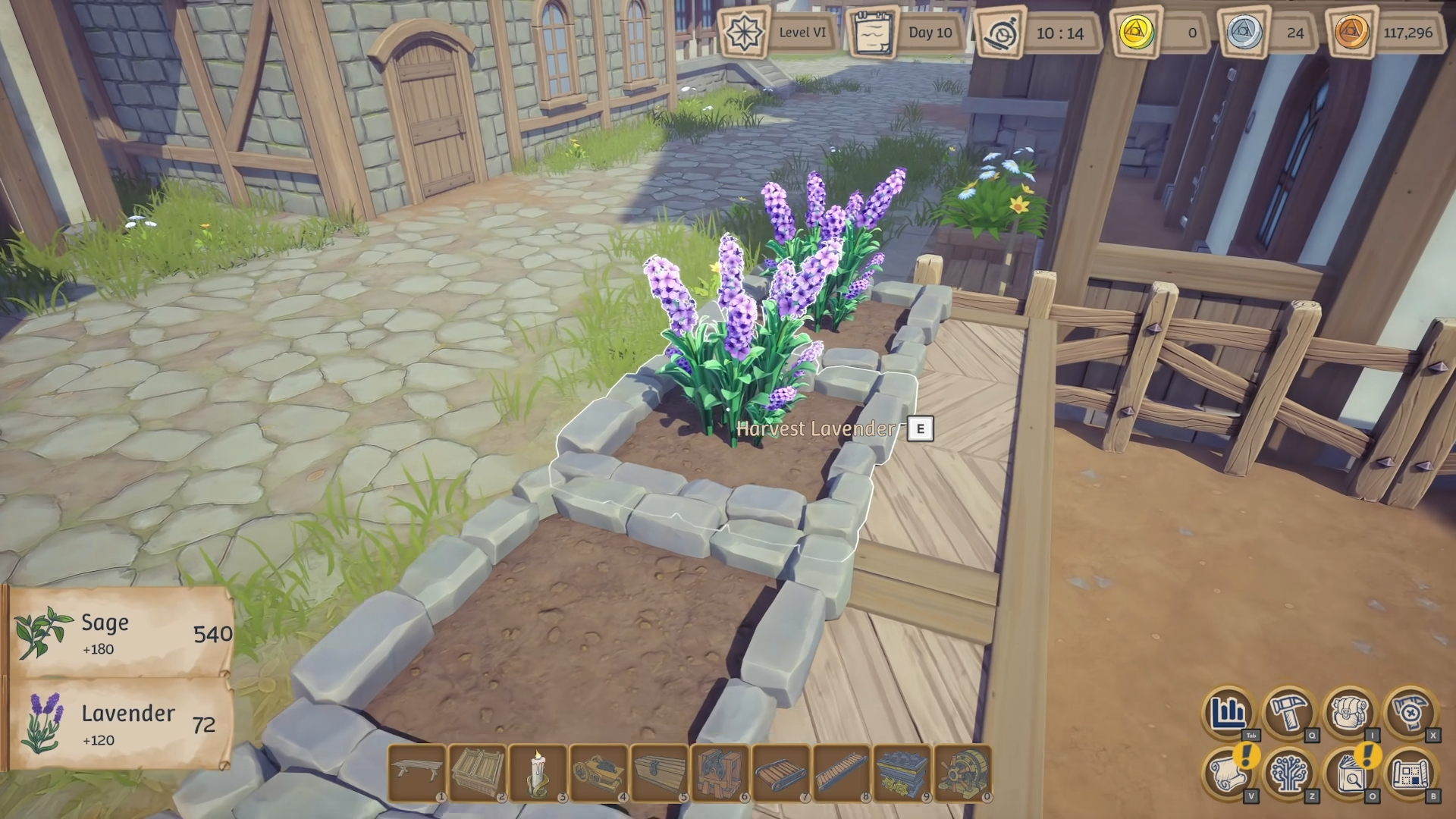This screenshot has width=1456, height=819.
Task: Choose the geared machine block slot
Action: 902,772
